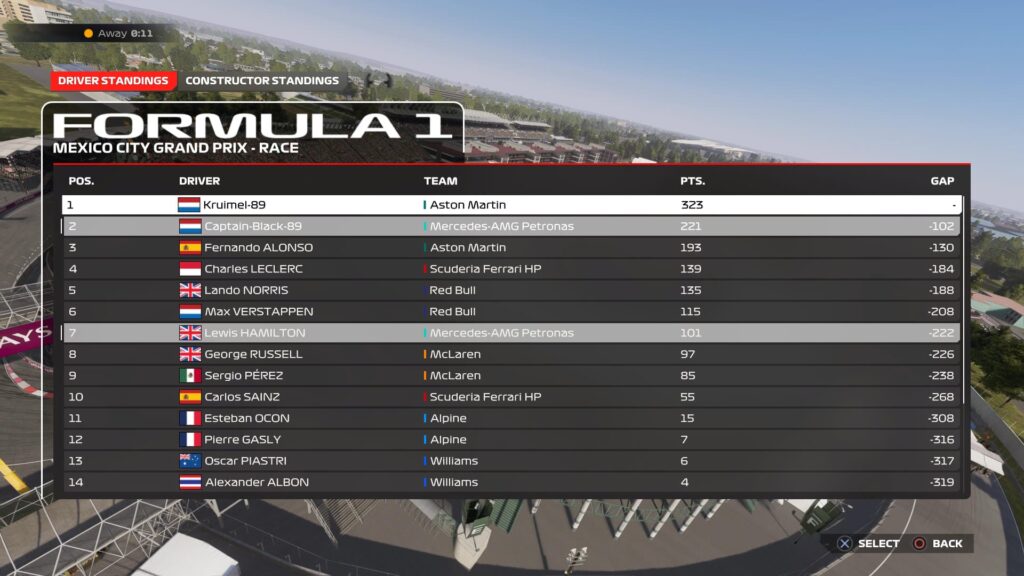Highlight Lando Norris in the standings
Image resolution: width=1024 pixels, height=576 pixels.
tap(511, 290)
